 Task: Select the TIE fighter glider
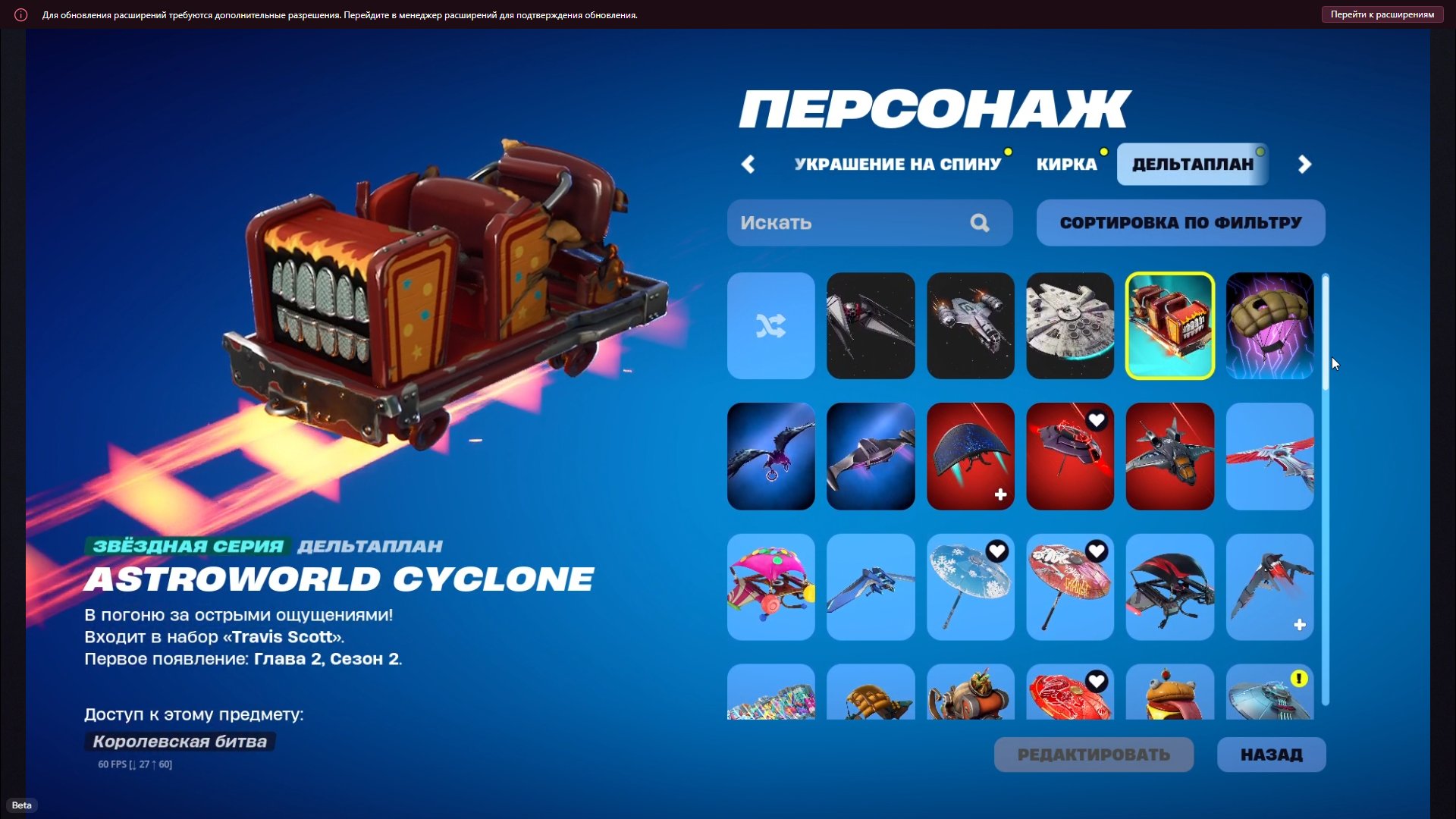click(x=871, y=326)
